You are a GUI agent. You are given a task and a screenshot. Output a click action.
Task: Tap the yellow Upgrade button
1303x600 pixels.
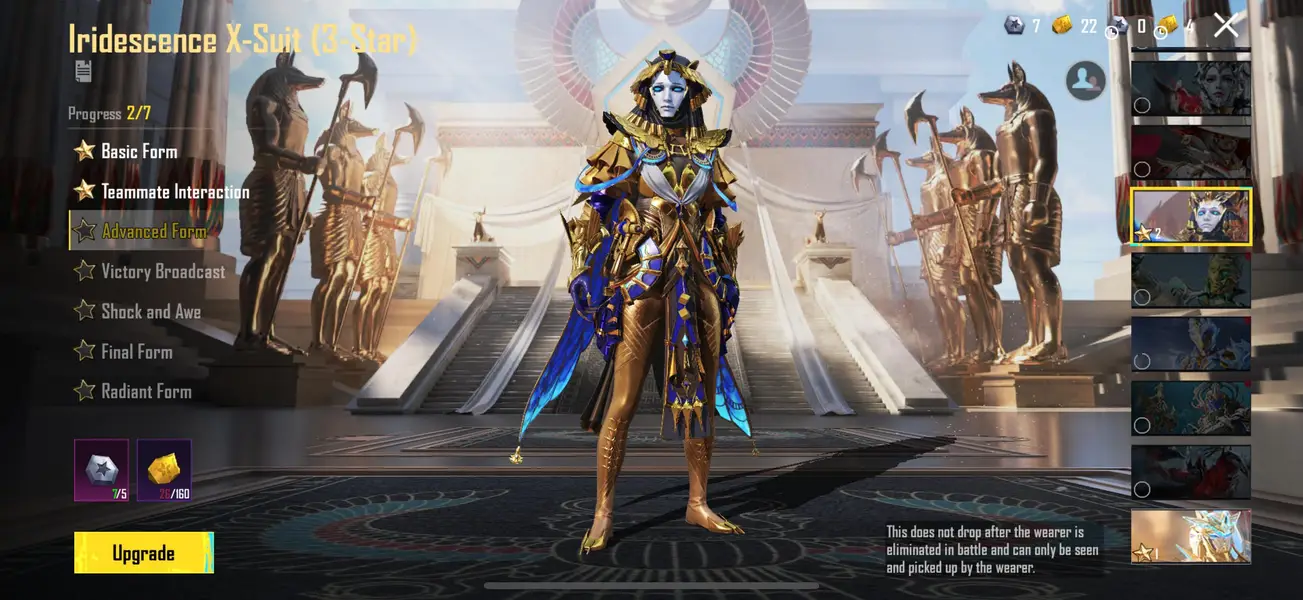tap(144, 553)
